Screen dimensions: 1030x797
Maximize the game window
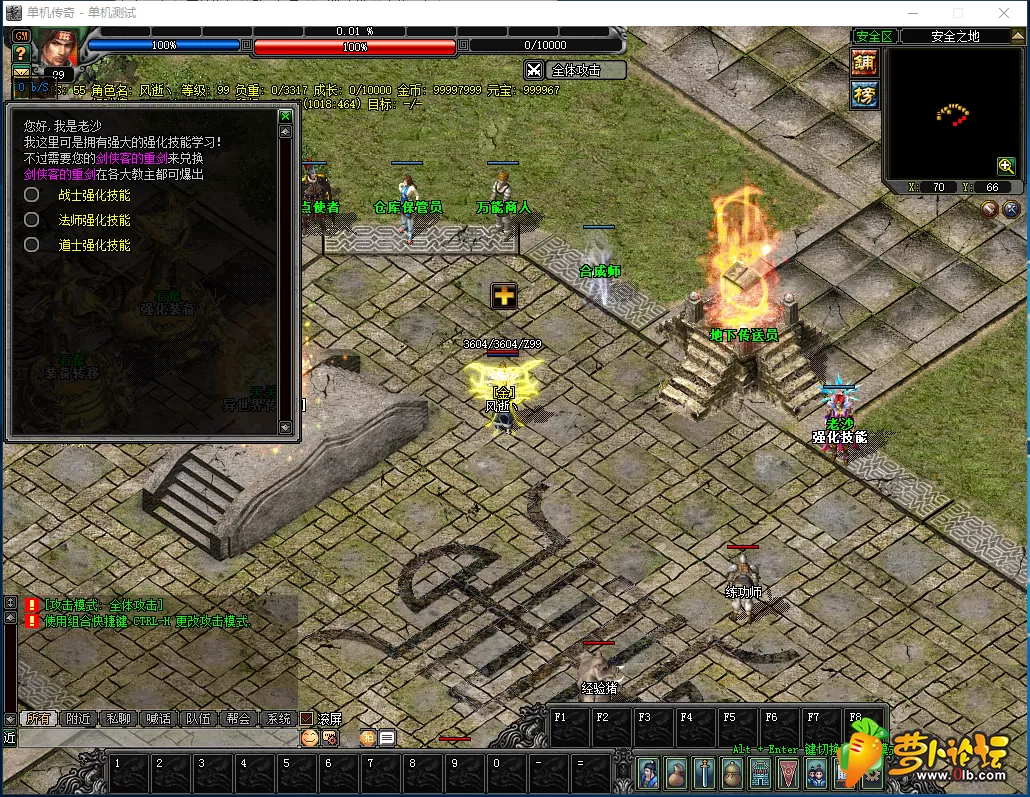click(x=958, y=13)
